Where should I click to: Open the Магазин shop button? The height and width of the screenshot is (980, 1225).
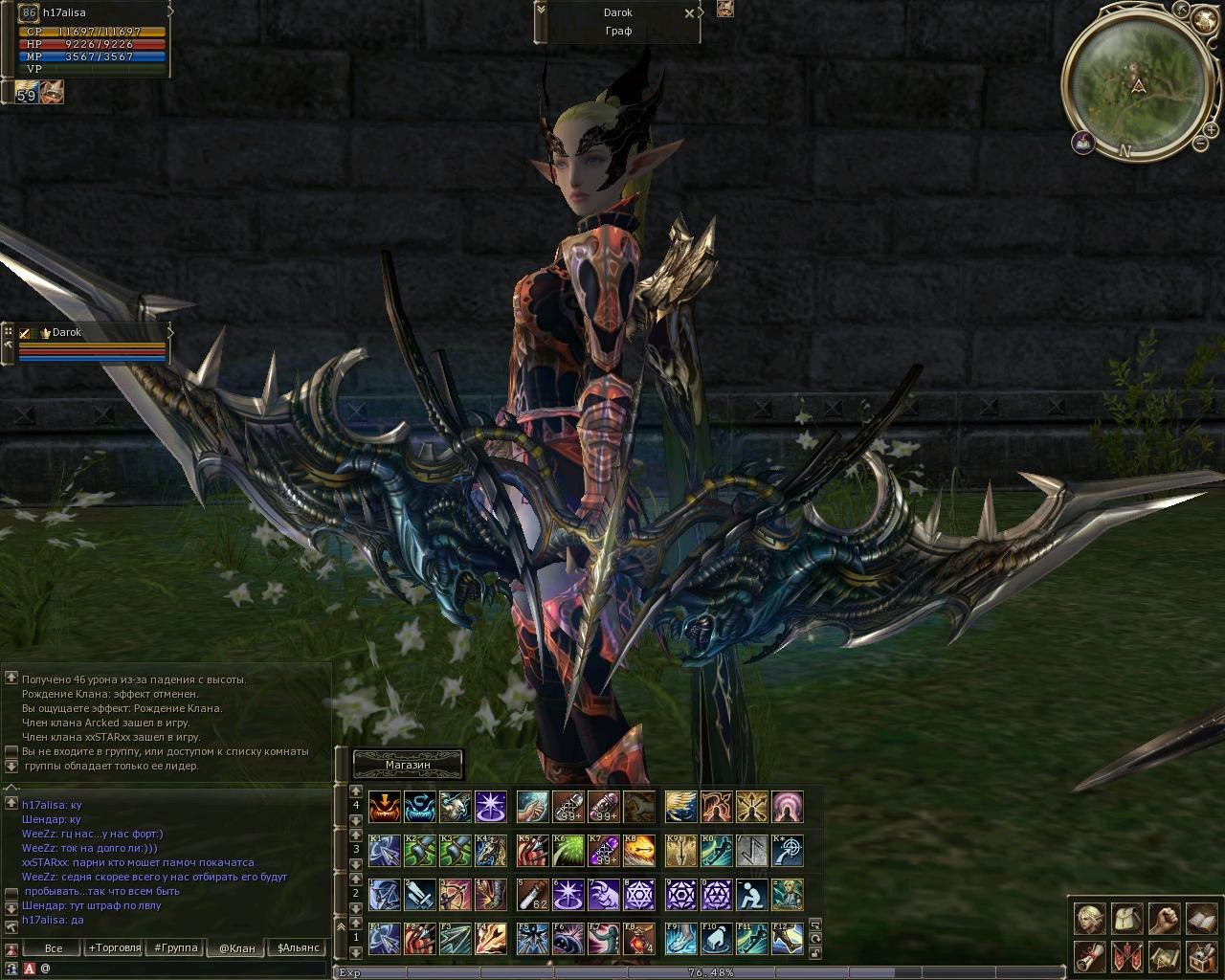click(x=409, y=765)
